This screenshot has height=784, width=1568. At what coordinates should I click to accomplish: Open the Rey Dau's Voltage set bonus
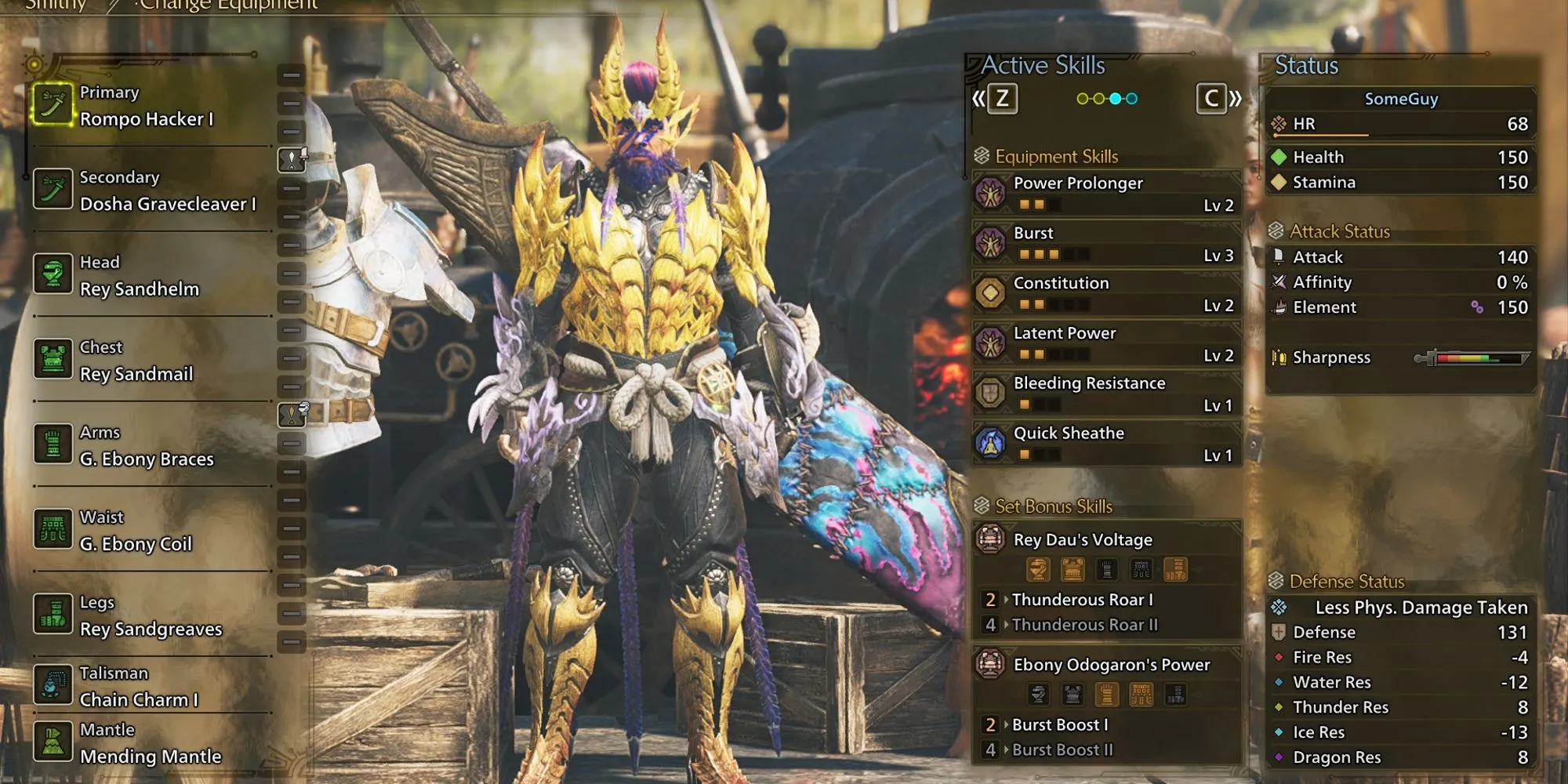pos(1105,540)
